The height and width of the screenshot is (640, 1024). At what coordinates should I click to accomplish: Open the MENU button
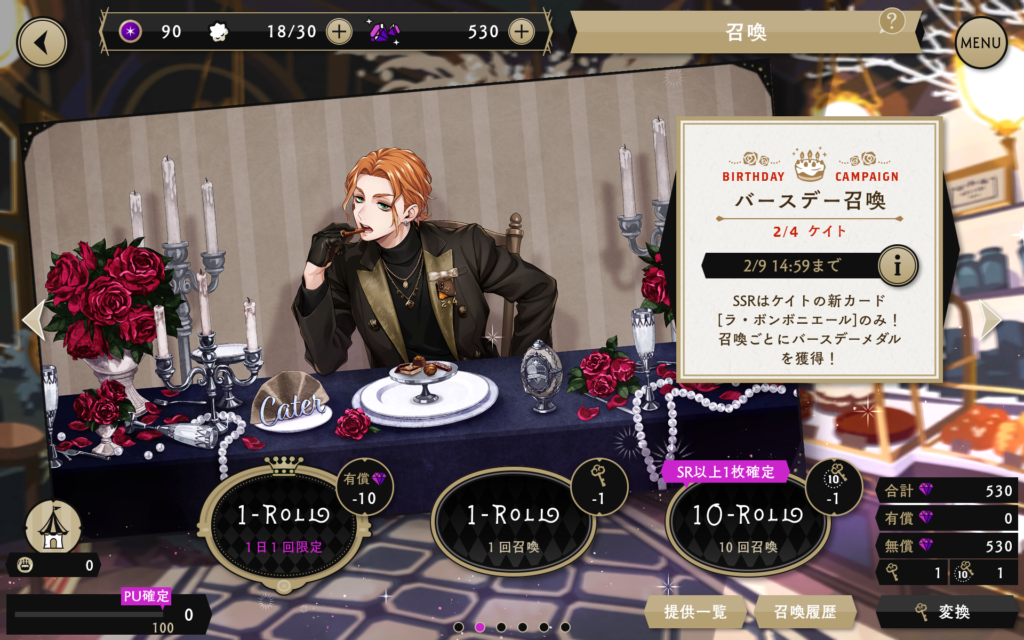(981, 43)
